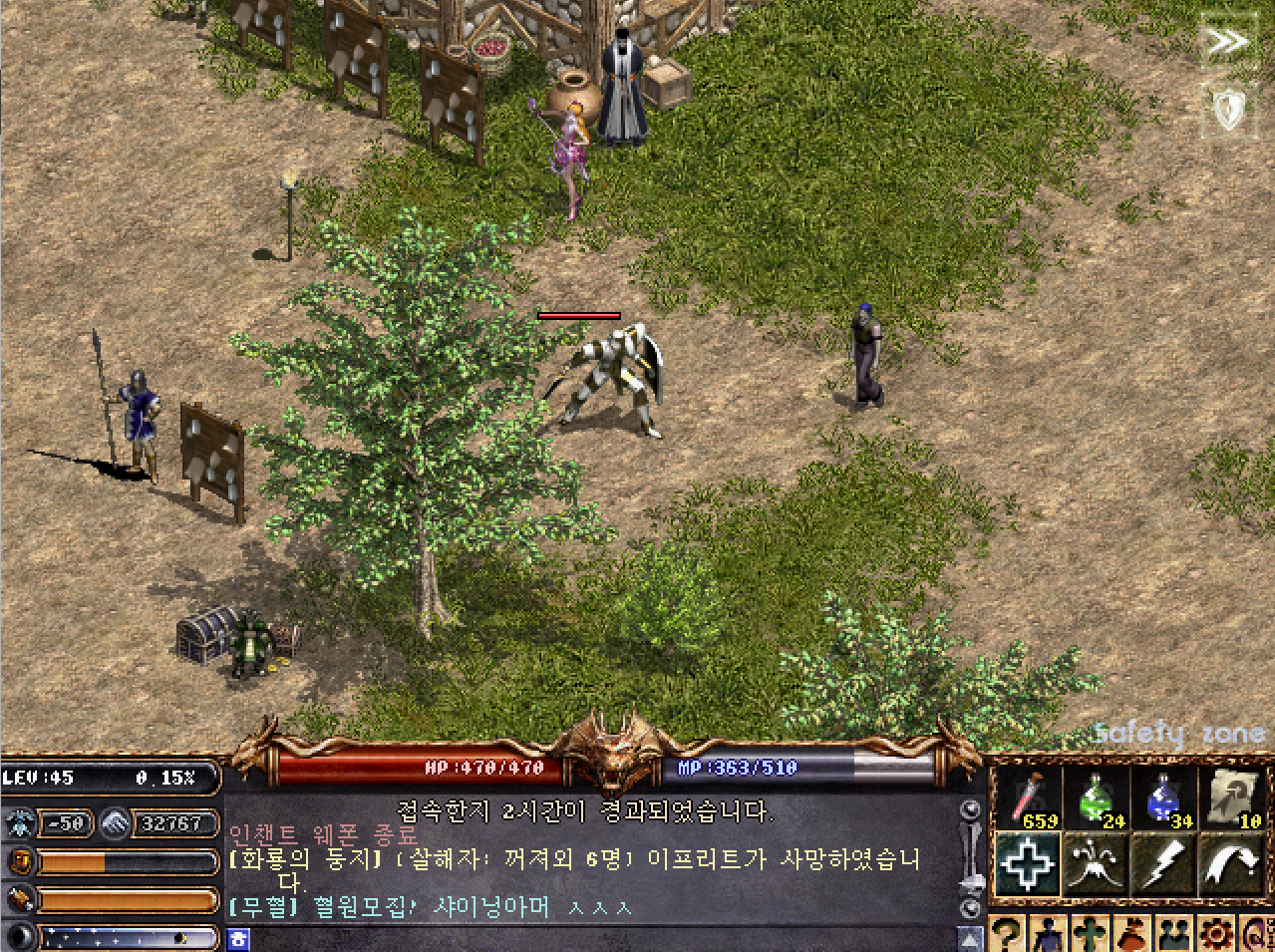Activate the erupting volcano spell
This screenshot has width=1275, height=952.
pos(1096,865)
